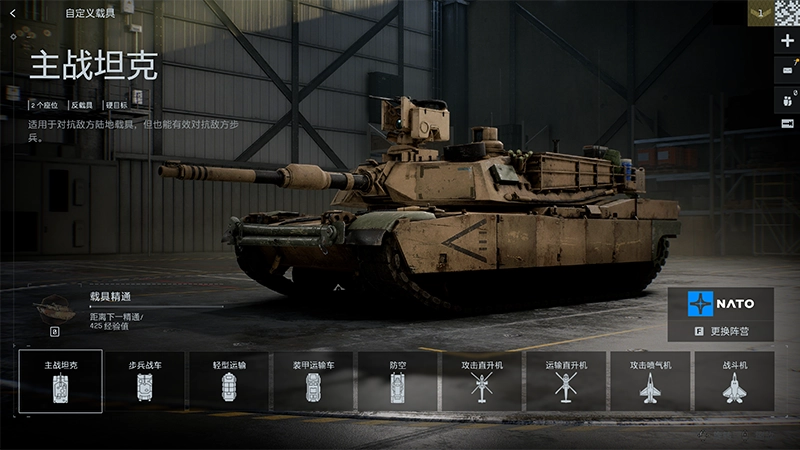Screen dimensions: 800x450
Task: Open the 战斗机 fighter jet tile
Action: tap(734, 381)
